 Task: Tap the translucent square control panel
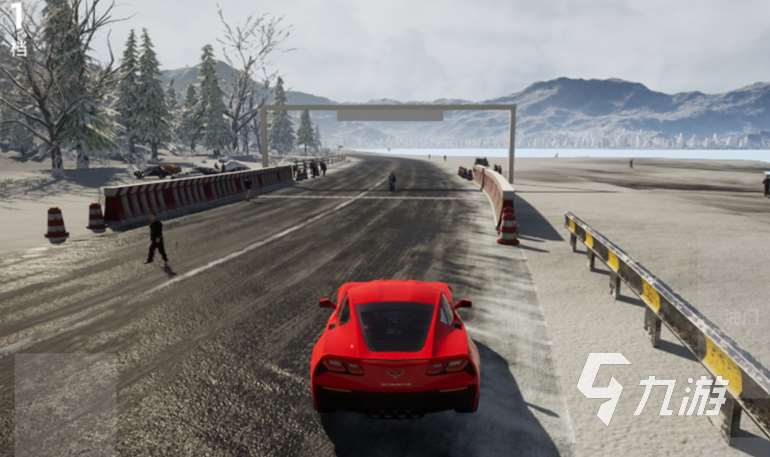pos(65,403)
